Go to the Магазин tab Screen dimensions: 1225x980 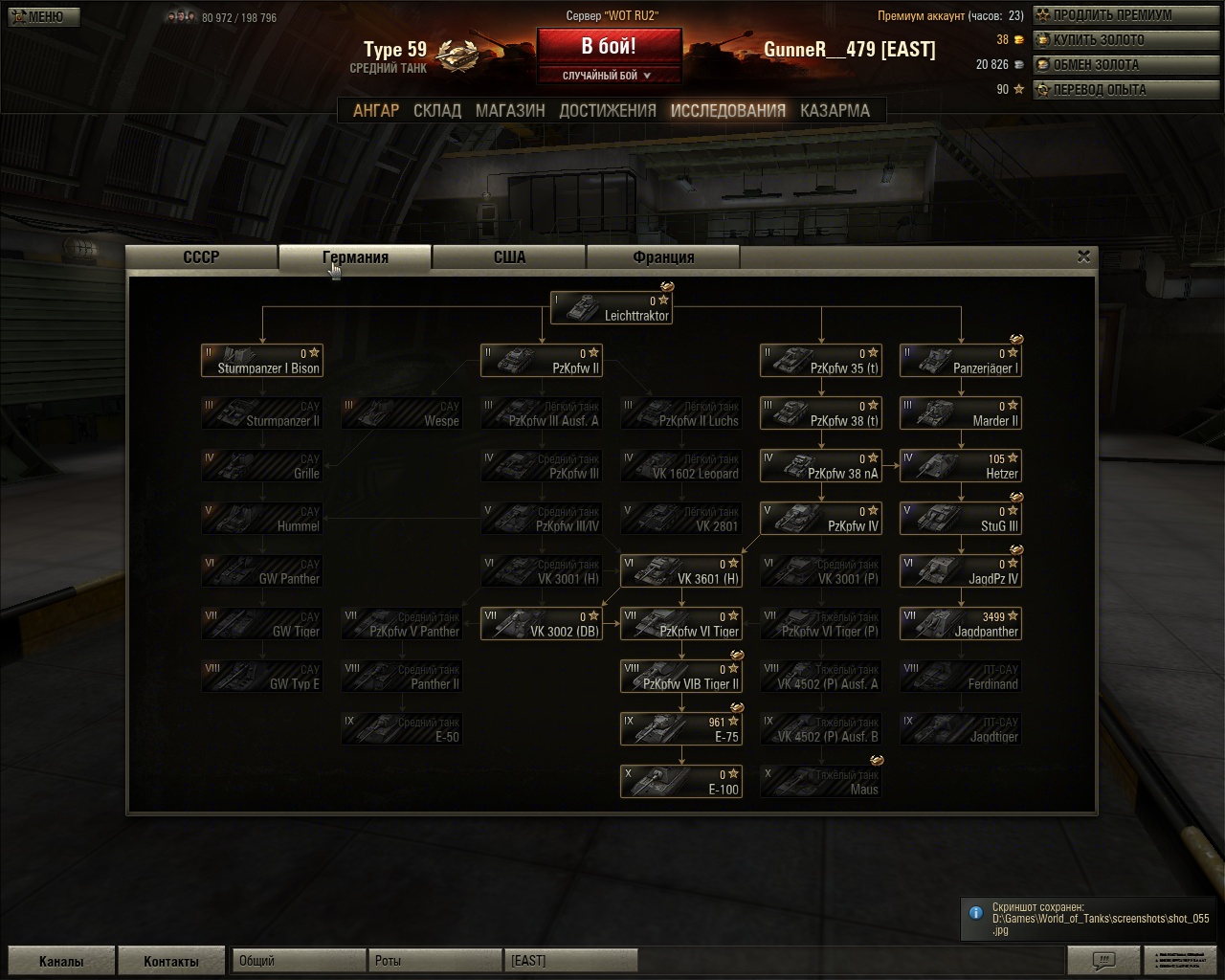[x=510, y=111]
